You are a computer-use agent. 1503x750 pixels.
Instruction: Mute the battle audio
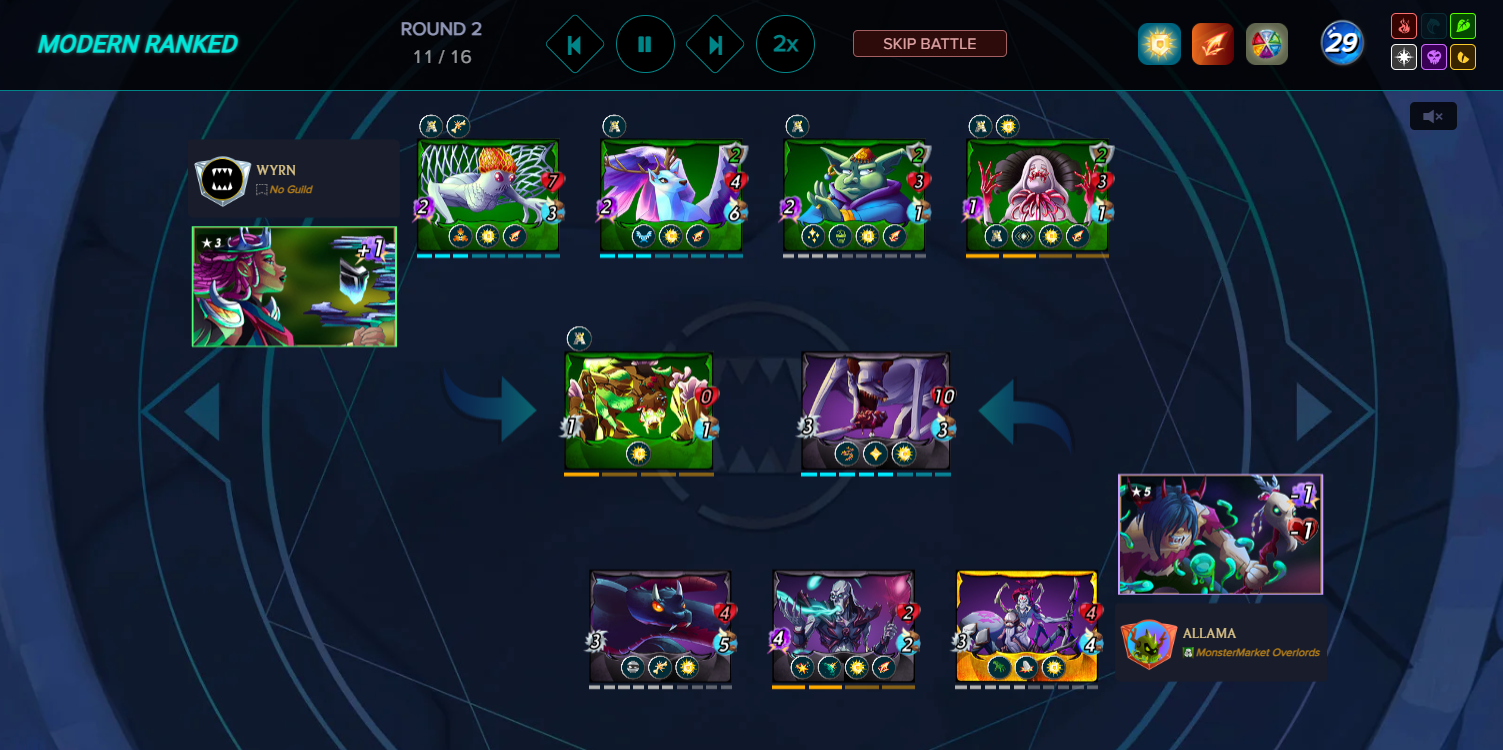tap(1432, 116)
